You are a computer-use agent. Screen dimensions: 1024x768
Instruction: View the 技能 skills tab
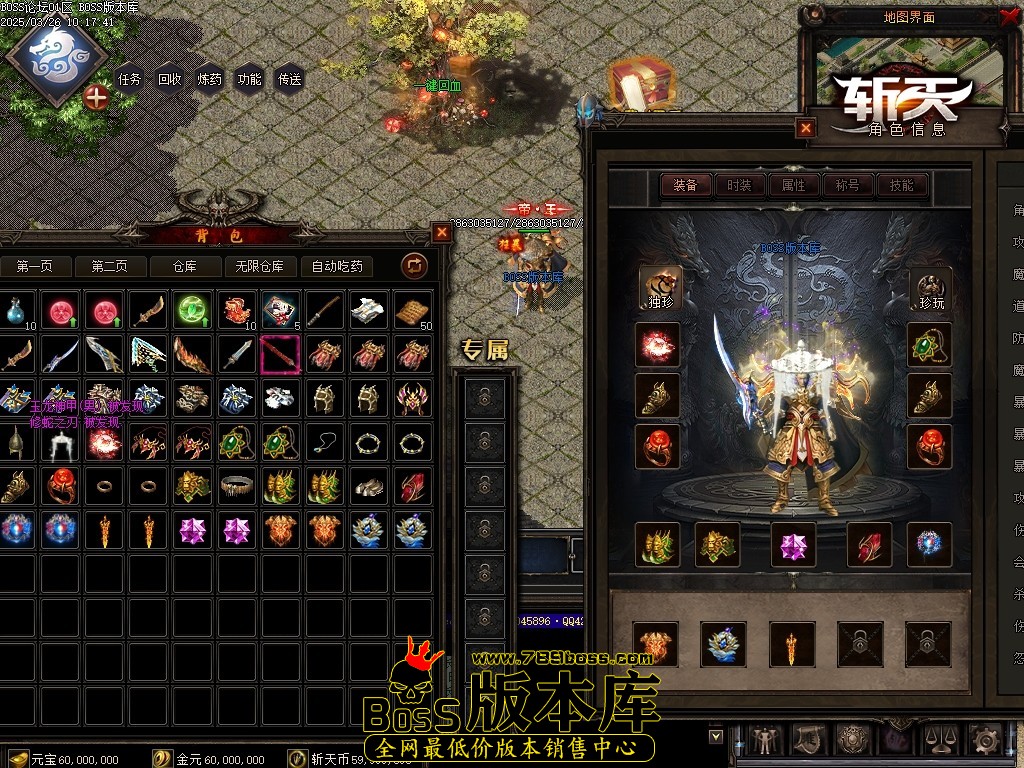point(902,185)
